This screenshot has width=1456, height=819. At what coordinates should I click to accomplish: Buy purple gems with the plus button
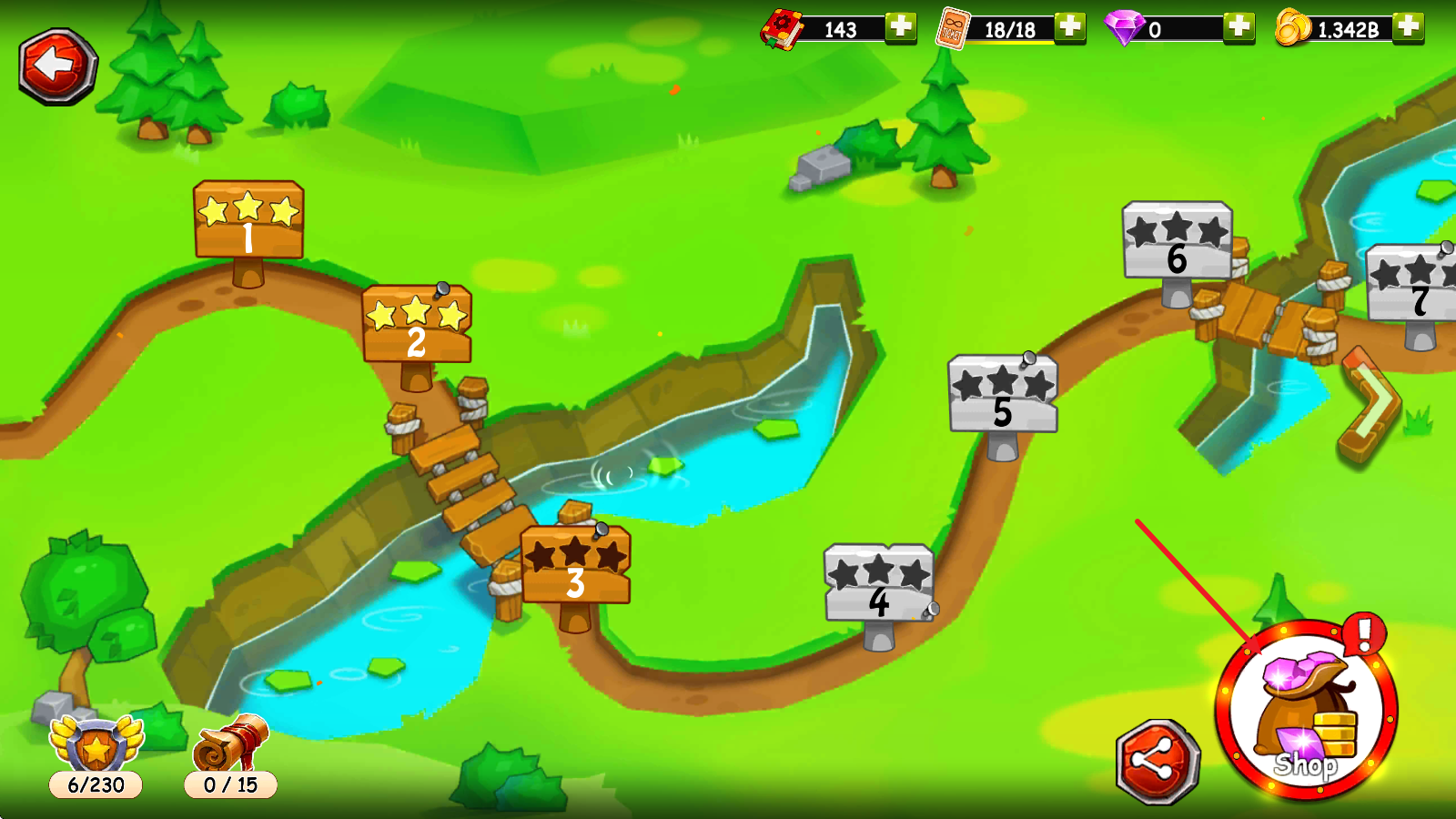(x=1239, y=26)
